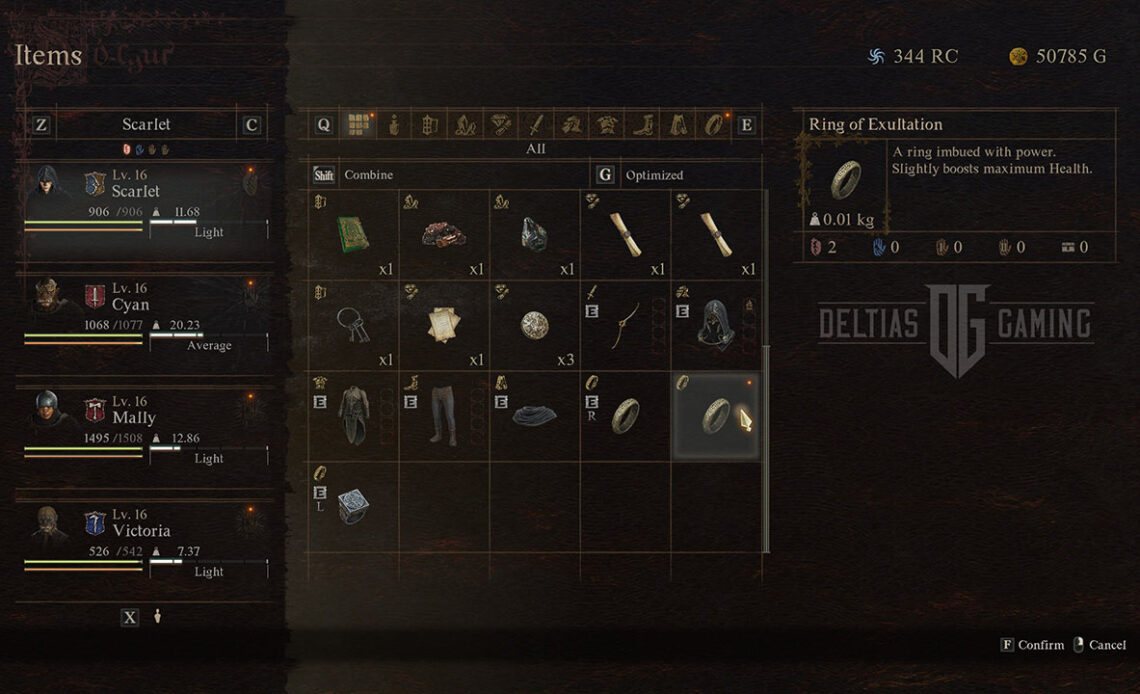Choose the dark cloak slot

coord(534,415)
